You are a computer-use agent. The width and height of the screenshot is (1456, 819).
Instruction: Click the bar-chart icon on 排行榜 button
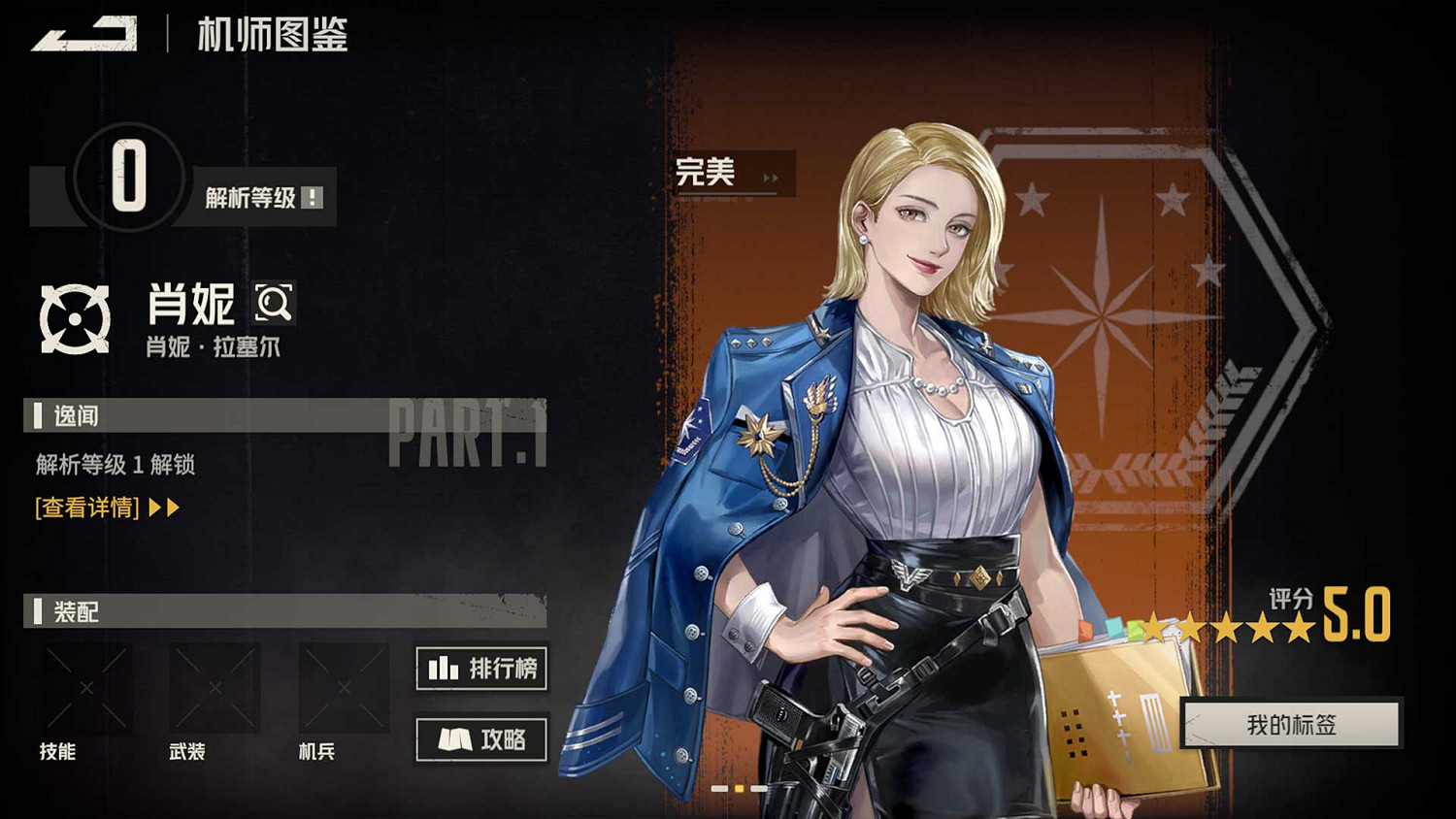point(442,669)
